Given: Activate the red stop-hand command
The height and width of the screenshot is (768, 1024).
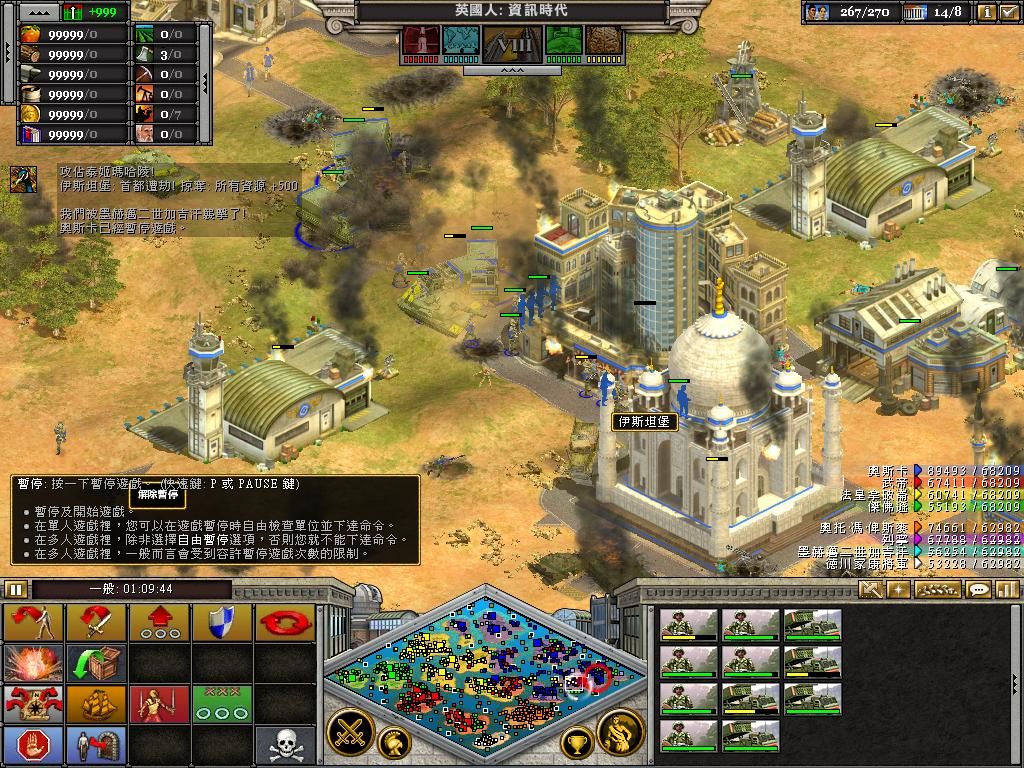Looking at the screenshot, I should point(34,745).
